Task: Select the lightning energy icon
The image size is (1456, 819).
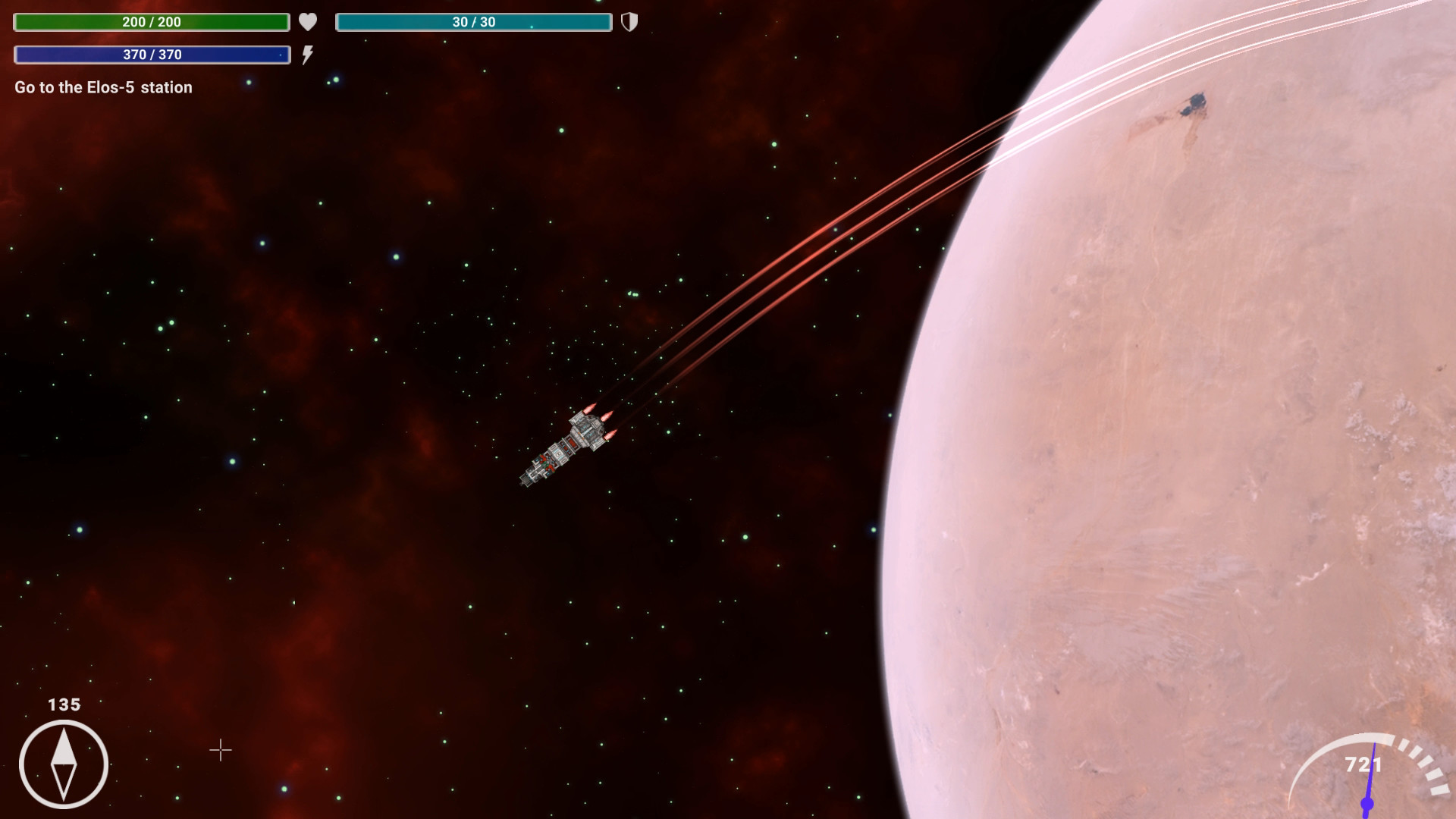Action: 307,54
